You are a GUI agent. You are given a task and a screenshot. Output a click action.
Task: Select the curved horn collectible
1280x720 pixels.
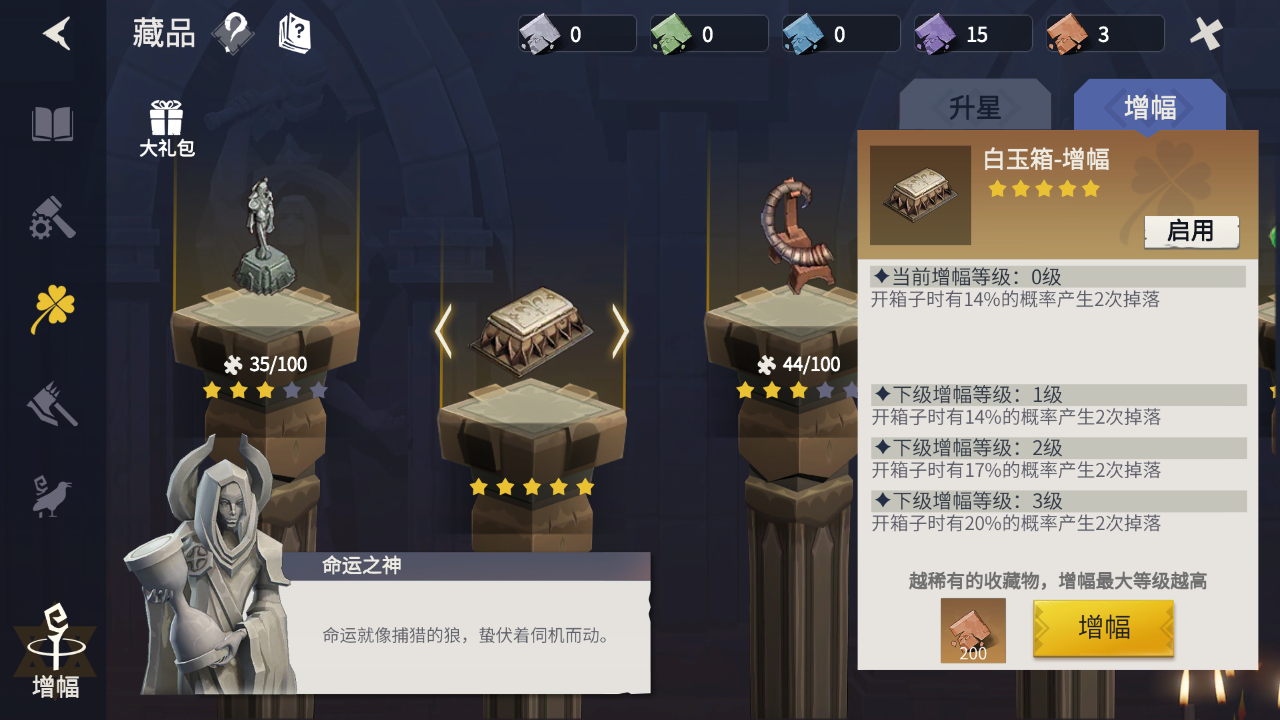pos(797,235)
